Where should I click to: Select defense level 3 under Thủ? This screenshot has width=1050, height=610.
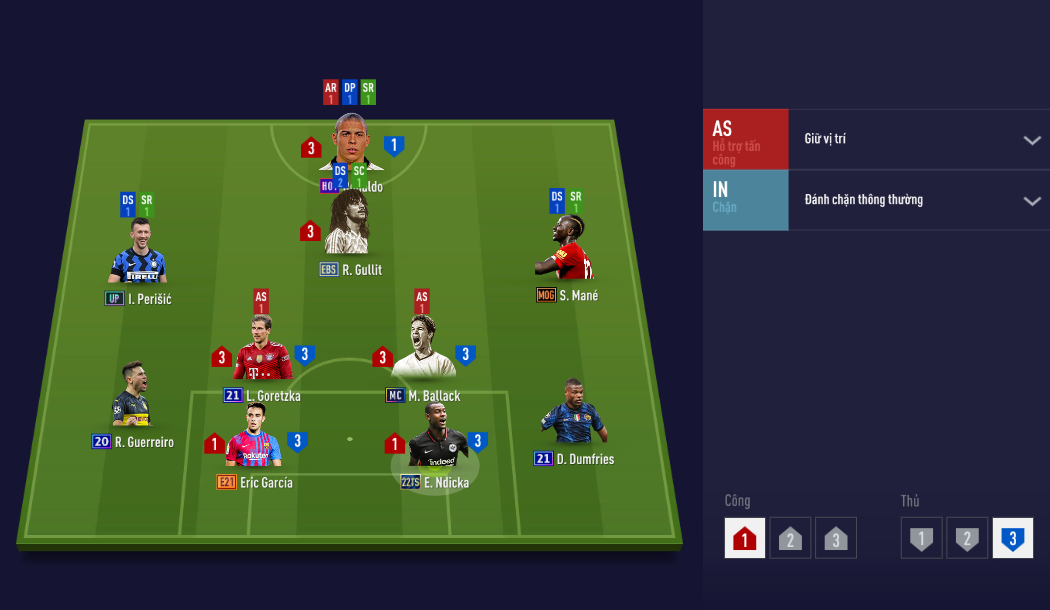(1012, 538)
